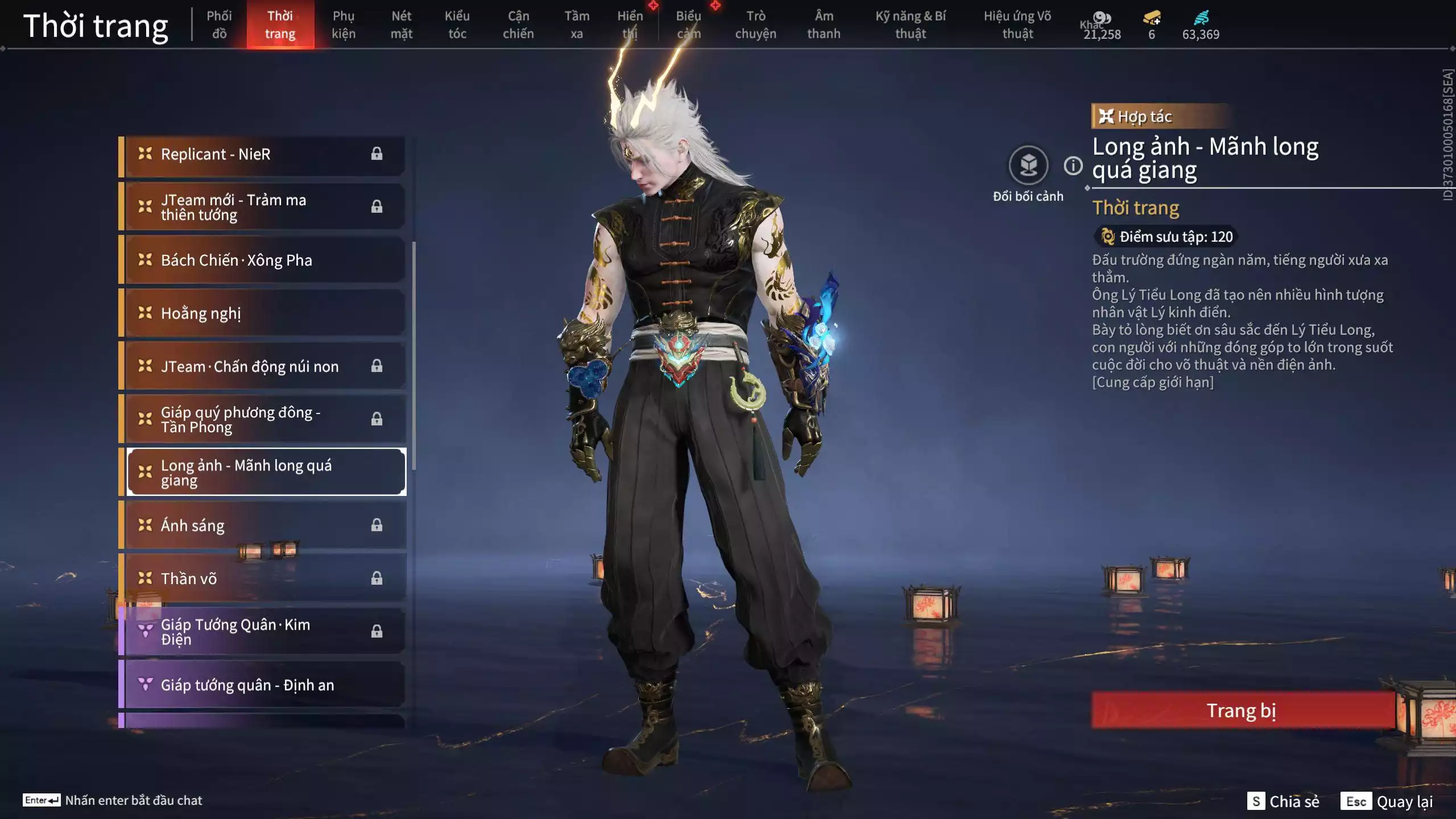
Task: Open 'Kỹ năng & Bí thuật' section
Action: click(912, 24)
